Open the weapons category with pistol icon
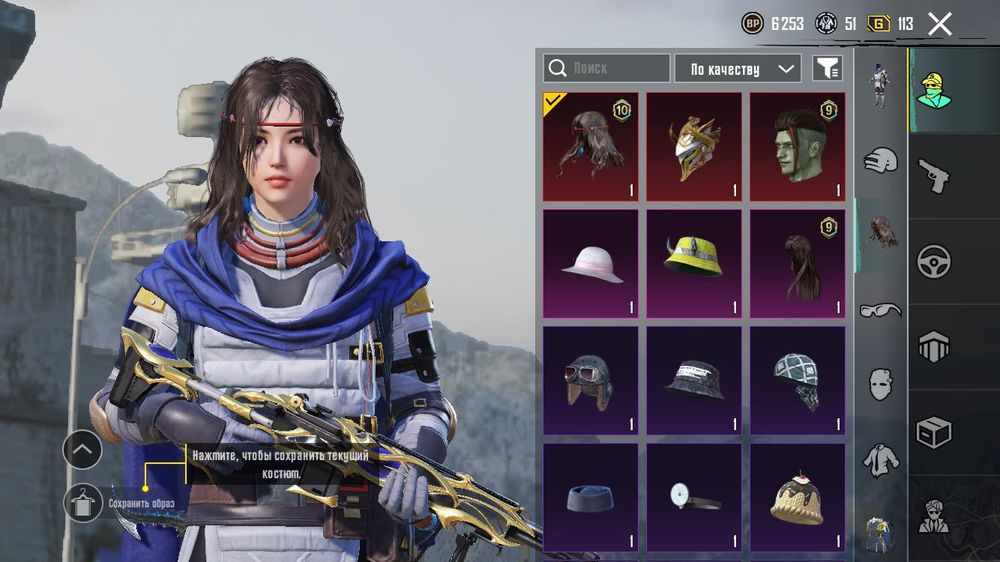1000x562 pixels. 933,175
